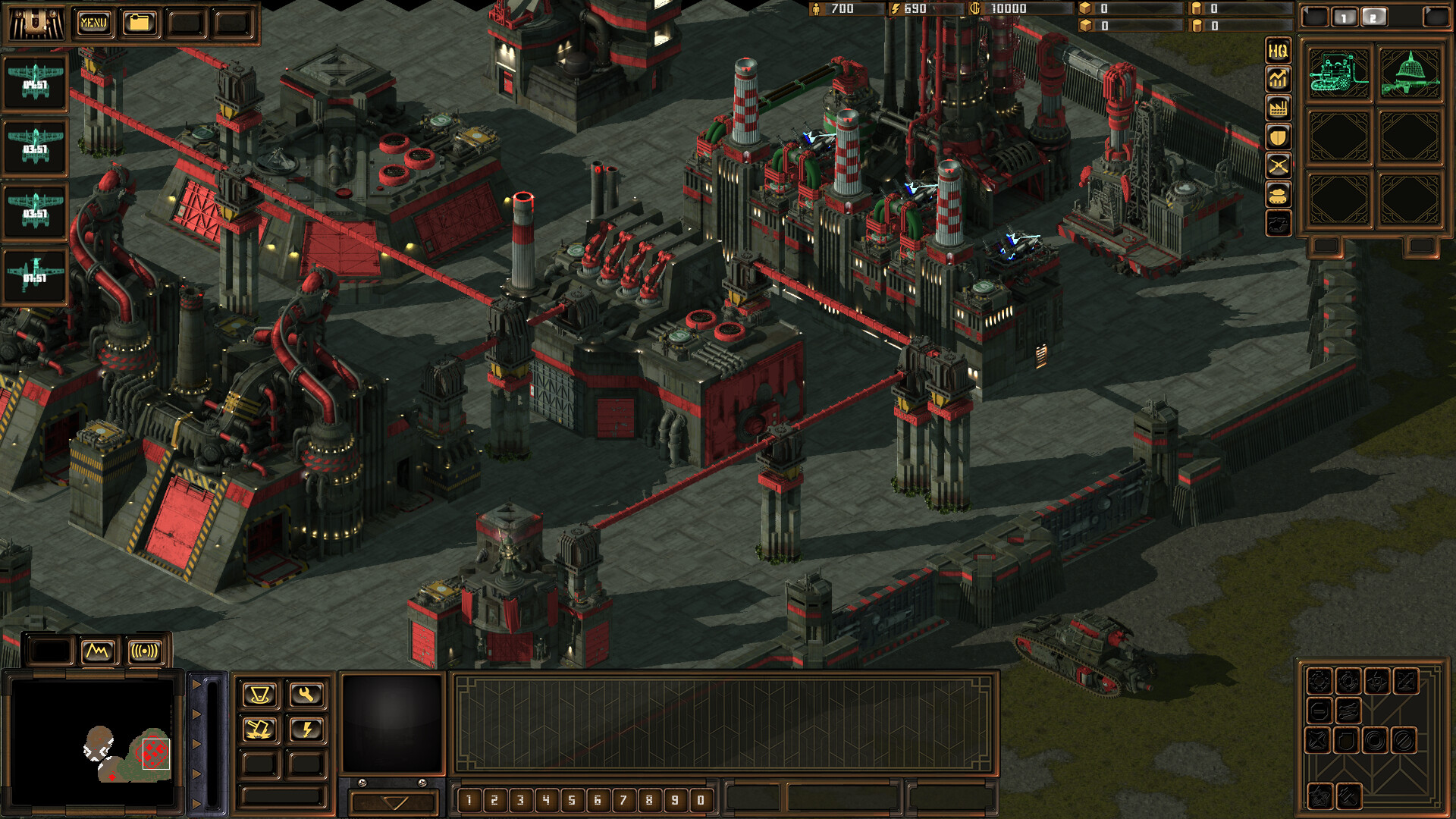Screen dimensions: 1456x819
Task: Activate the radar signal button
Action: (x=145, y=651)
